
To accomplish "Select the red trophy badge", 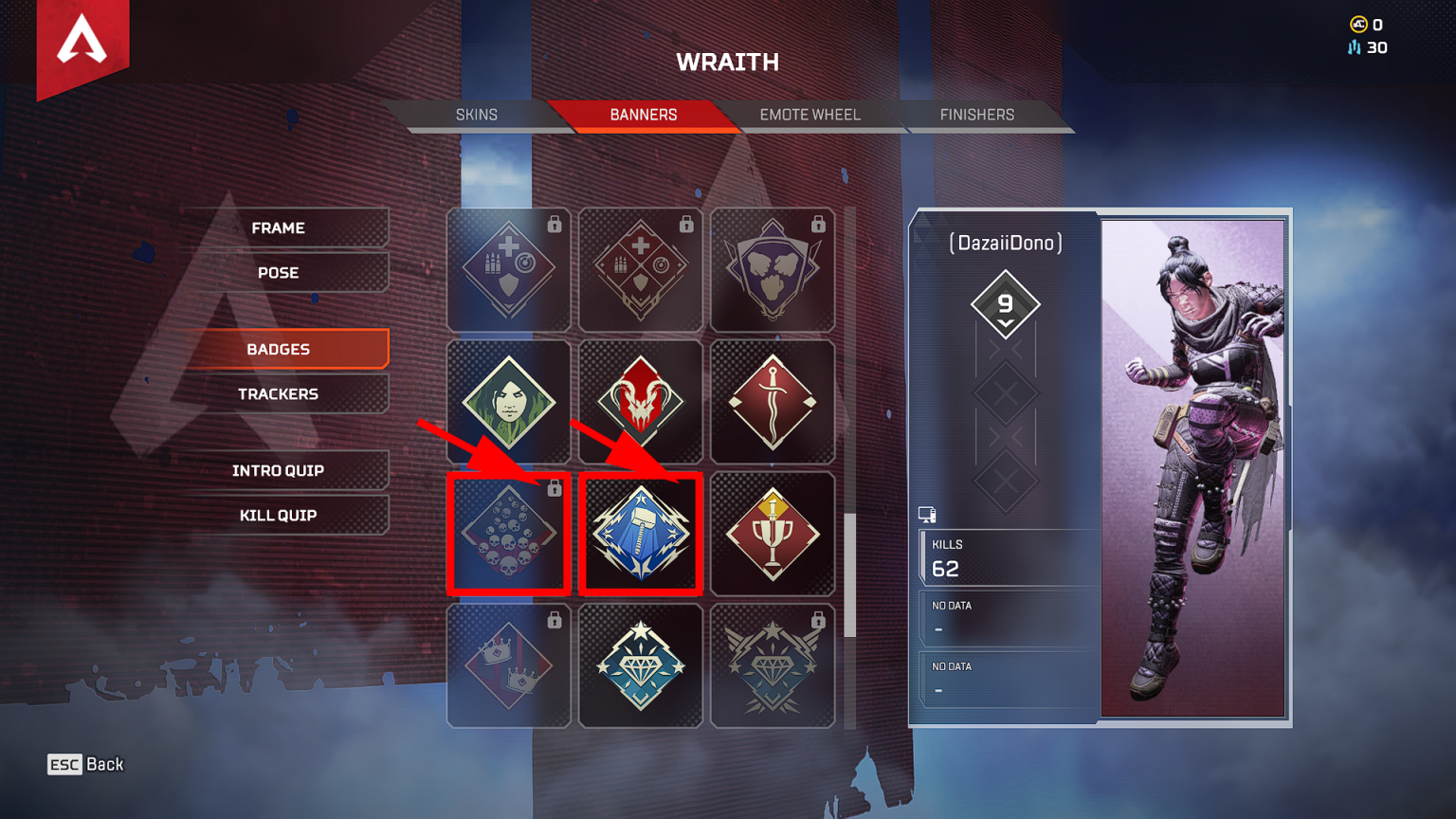I will [x=773, y=533].
